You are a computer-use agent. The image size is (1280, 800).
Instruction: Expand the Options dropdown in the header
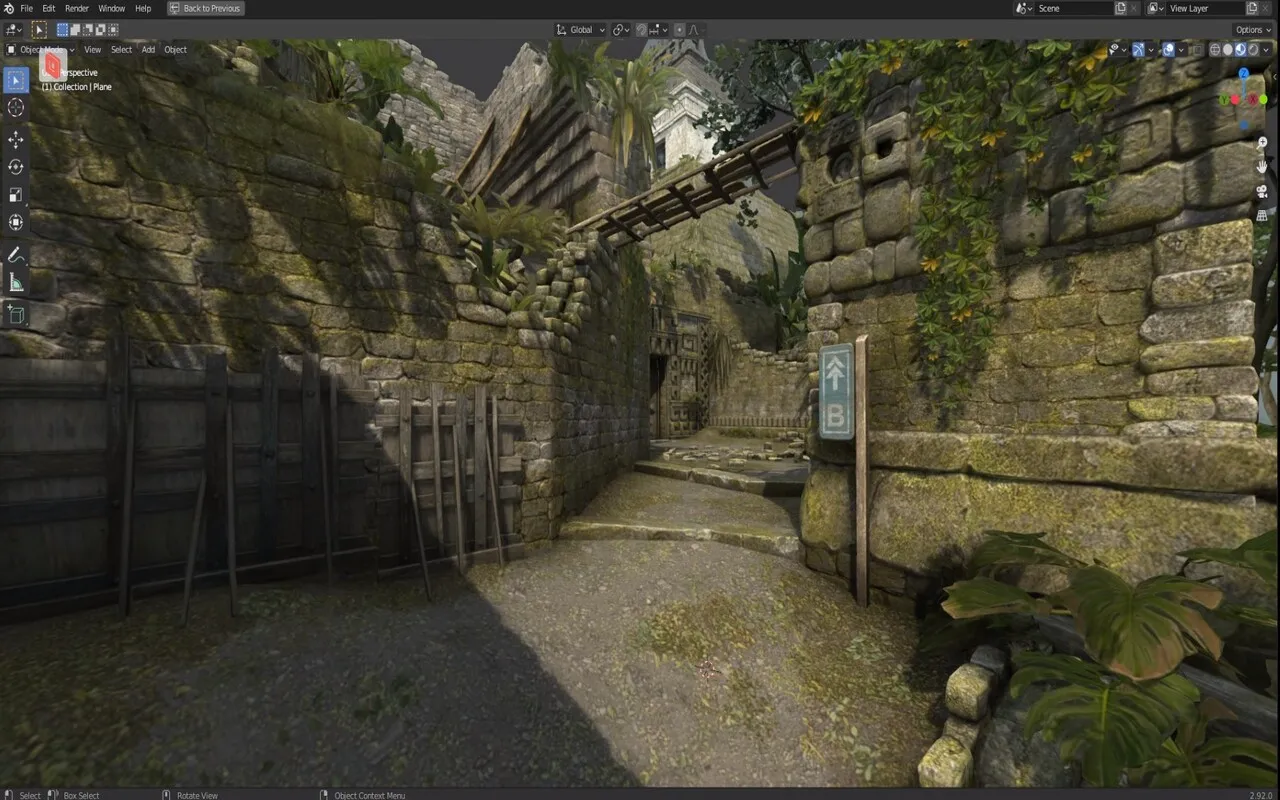click(x=1250, y=29)
